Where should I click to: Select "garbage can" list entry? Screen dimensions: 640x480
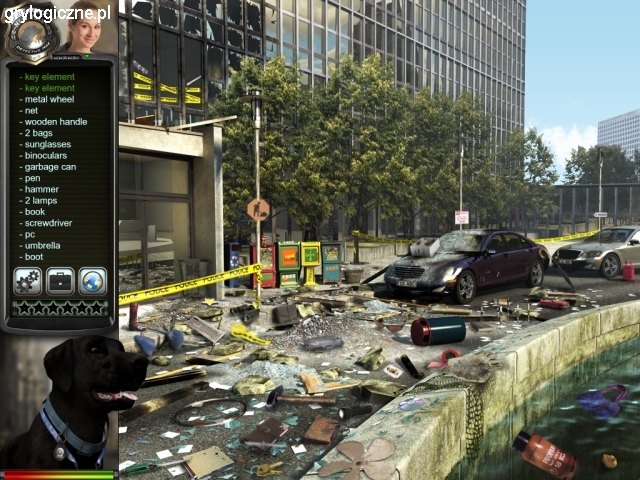(x=50, y=166)
